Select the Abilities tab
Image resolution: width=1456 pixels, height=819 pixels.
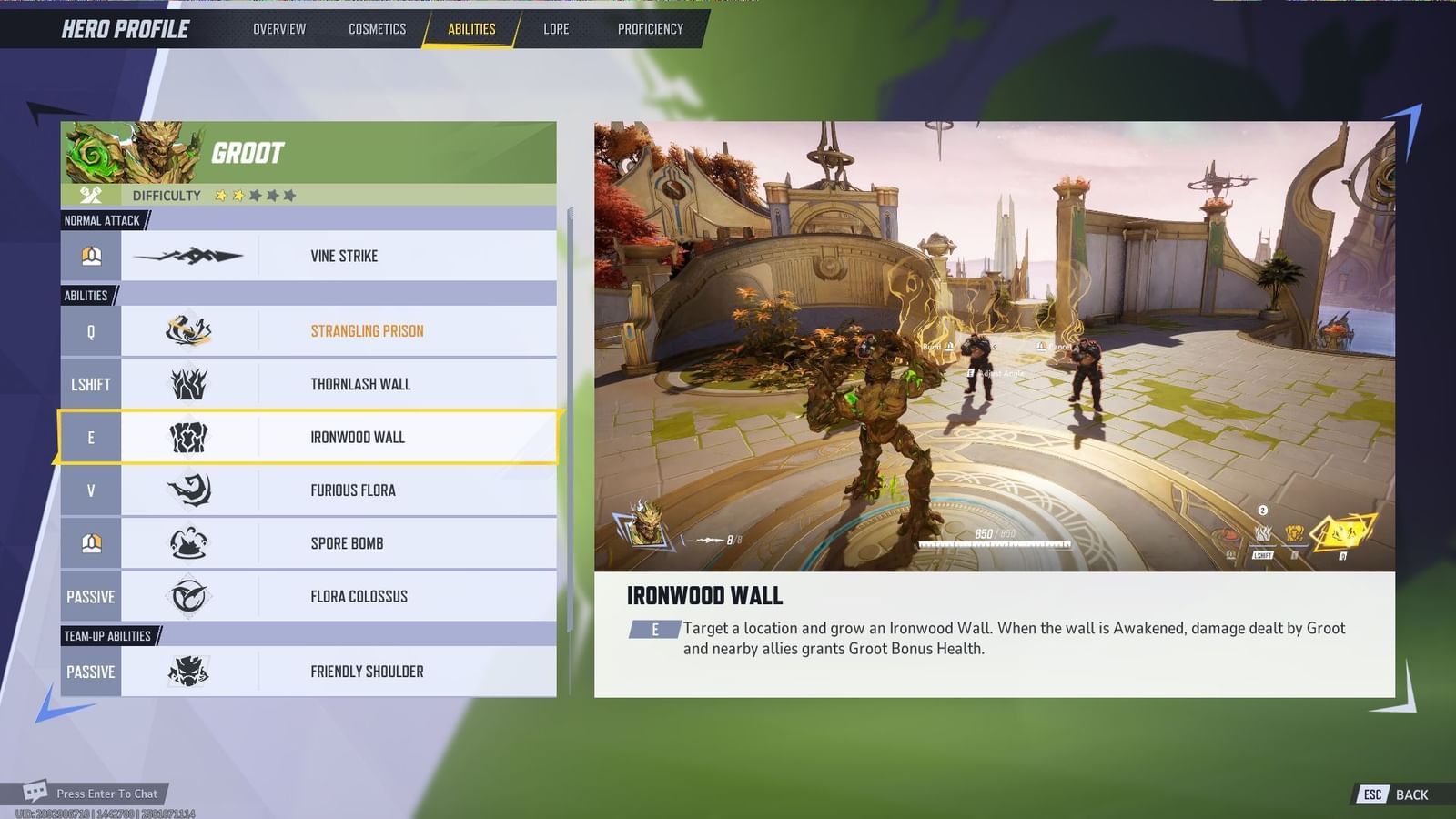coord(470,28)
